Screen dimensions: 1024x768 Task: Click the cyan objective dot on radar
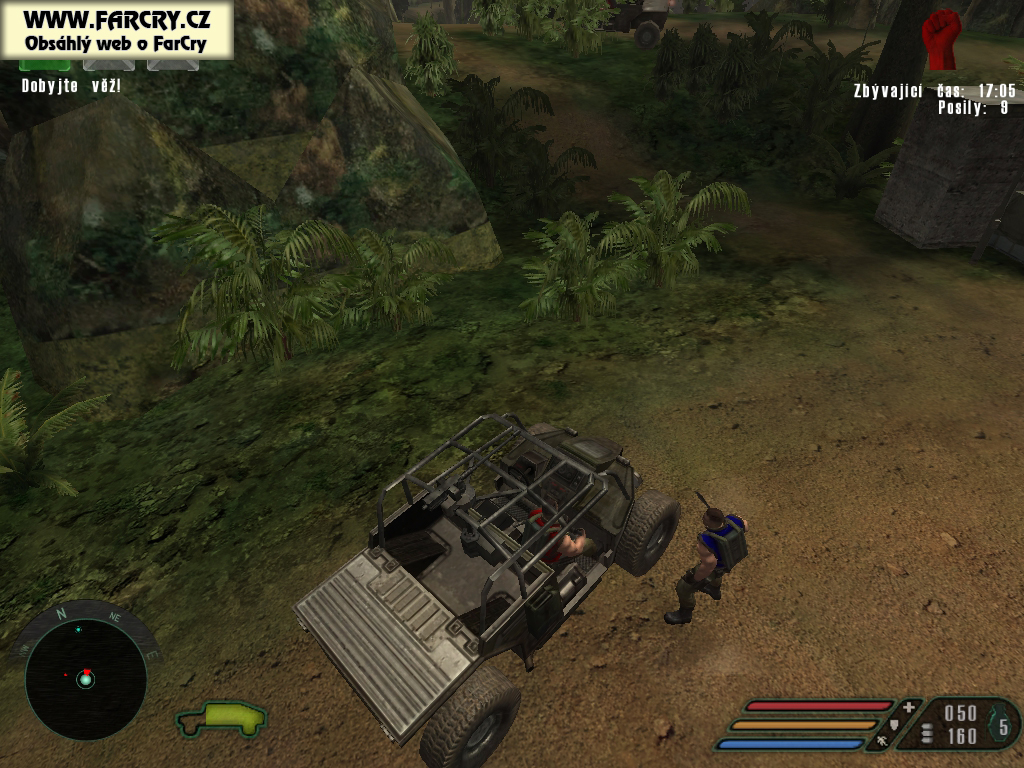click(78, 630)
